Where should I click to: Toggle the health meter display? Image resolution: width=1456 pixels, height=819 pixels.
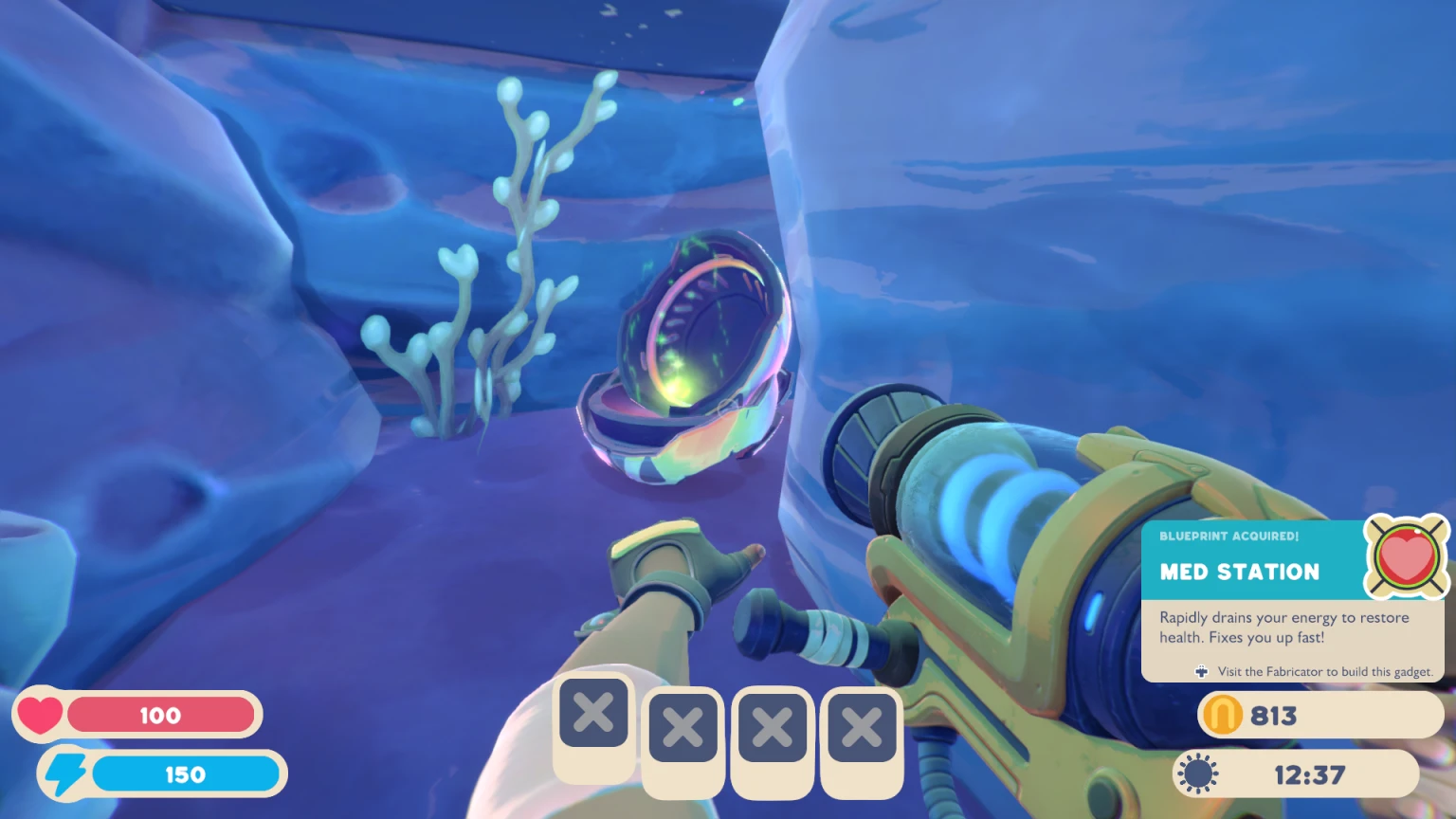(161, 715)
